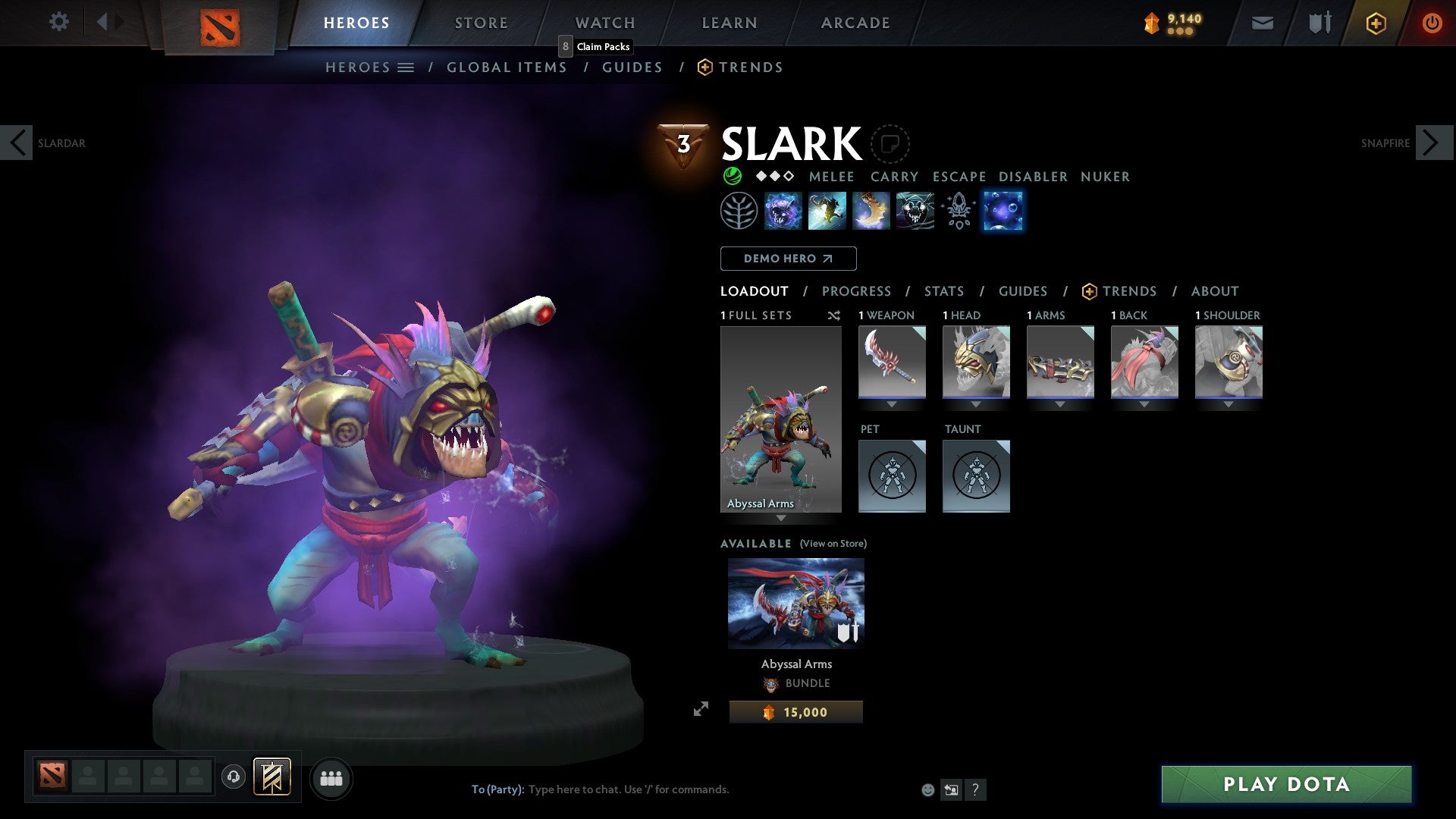The width and height of the screenshot is (1456, 819).
Task: Select the shuffle icon next to Full Sets
Action: click(834, 315)
